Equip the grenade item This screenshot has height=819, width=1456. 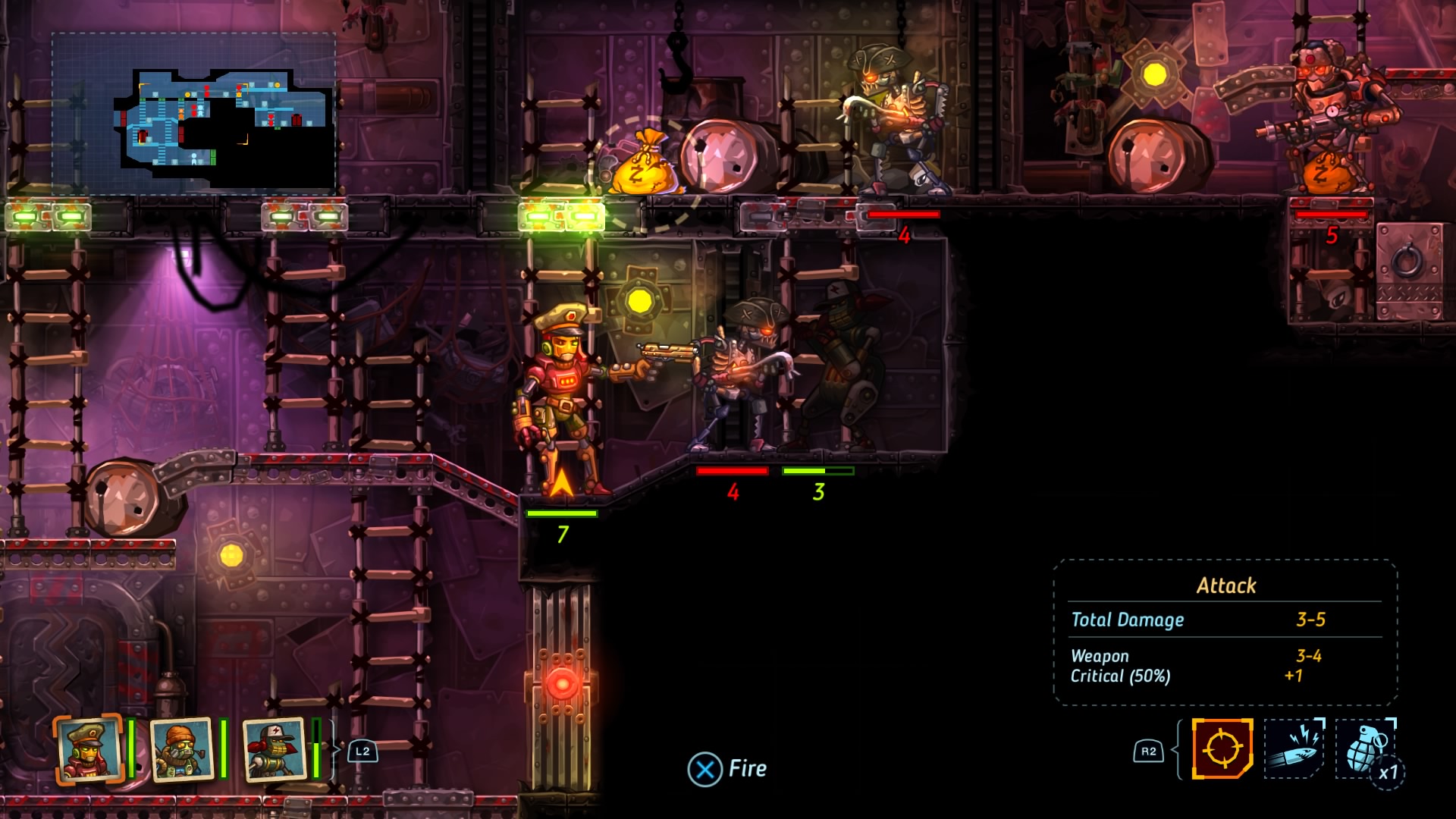pyautogui.click(x=1365, y=748)
